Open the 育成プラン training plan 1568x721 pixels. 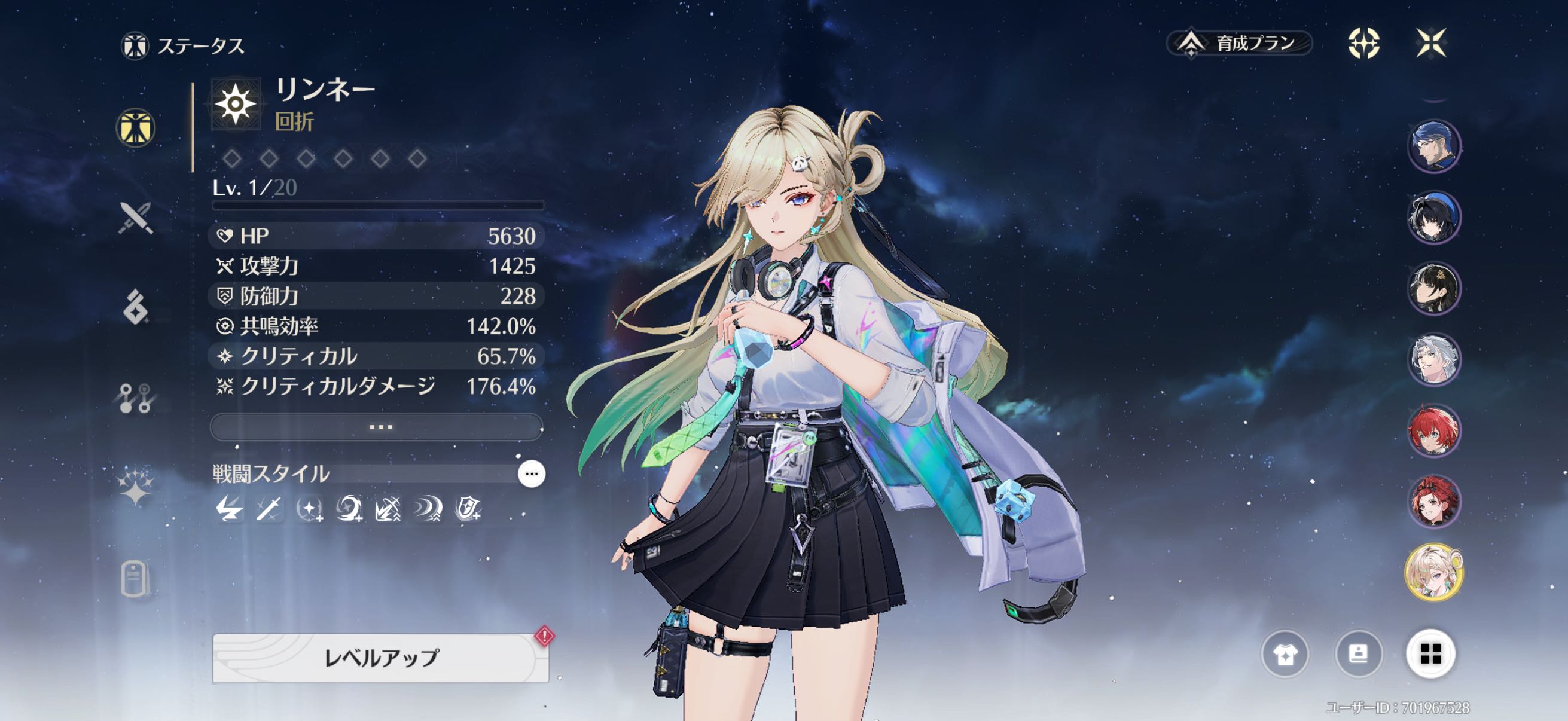[1238, 43]
